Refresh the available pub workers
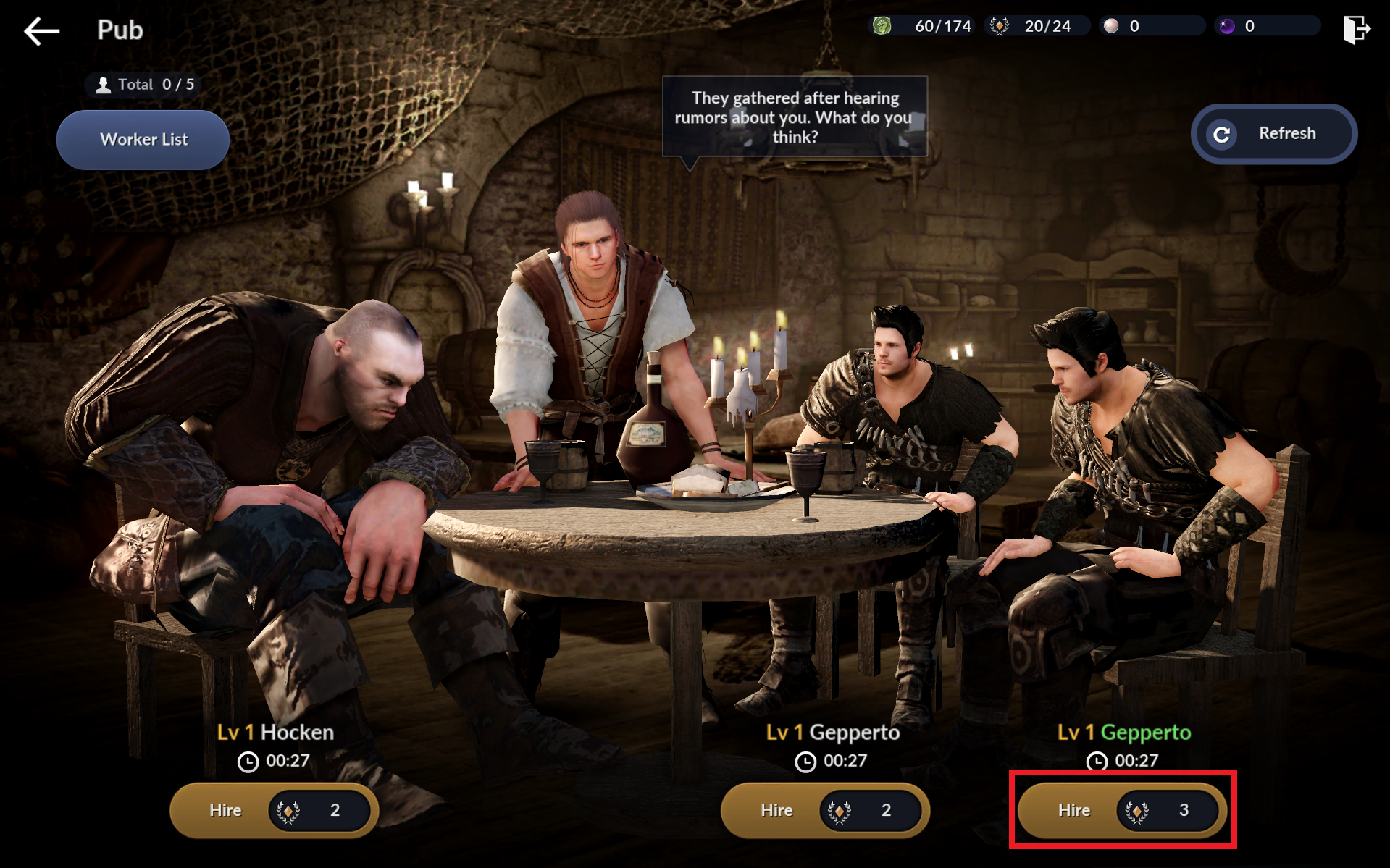 (x=1273, y=134)
